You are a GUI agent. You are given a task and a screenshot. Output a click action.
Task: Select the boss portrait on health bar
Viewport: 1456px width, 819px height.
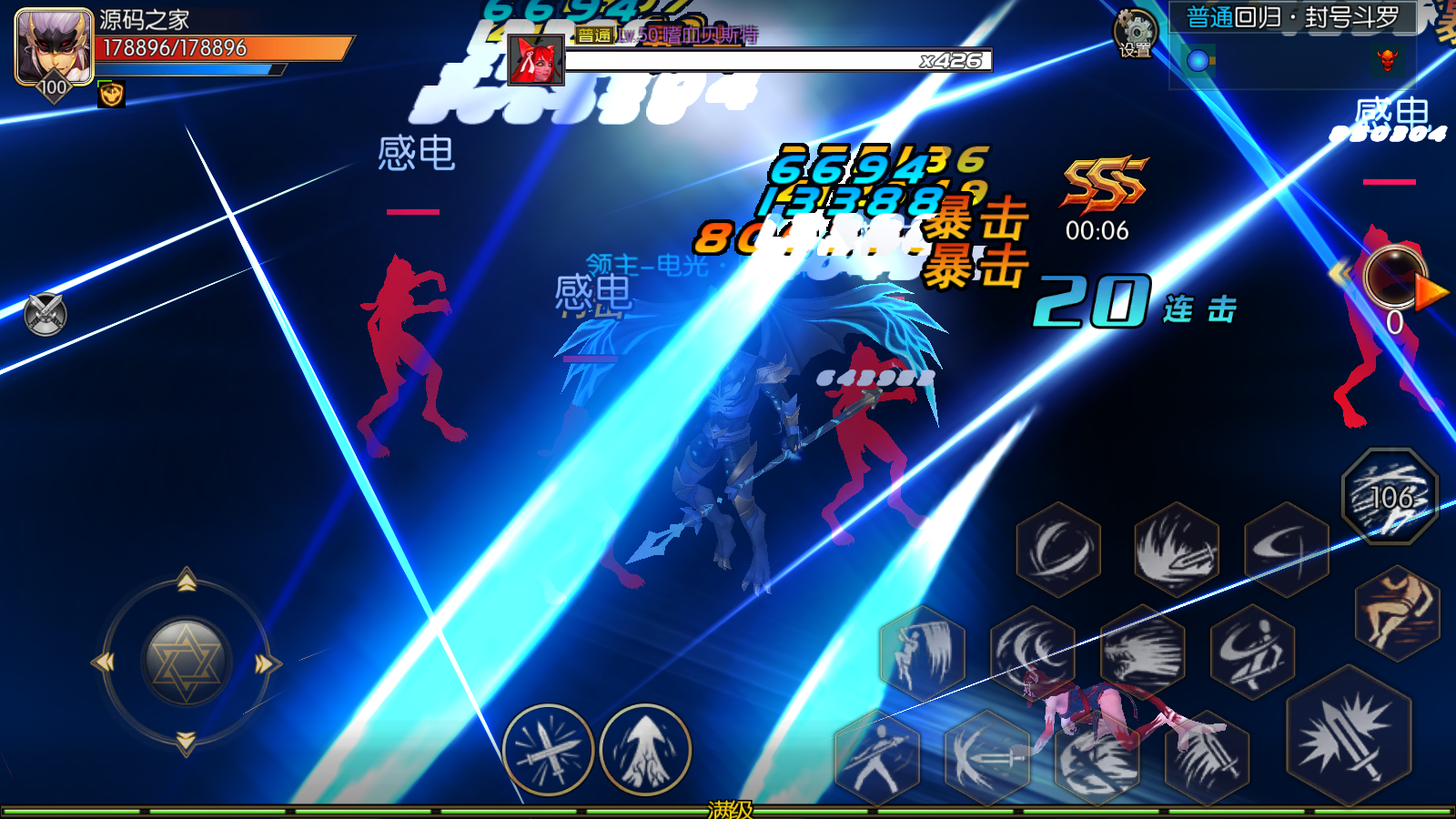(x=536, y=60)
